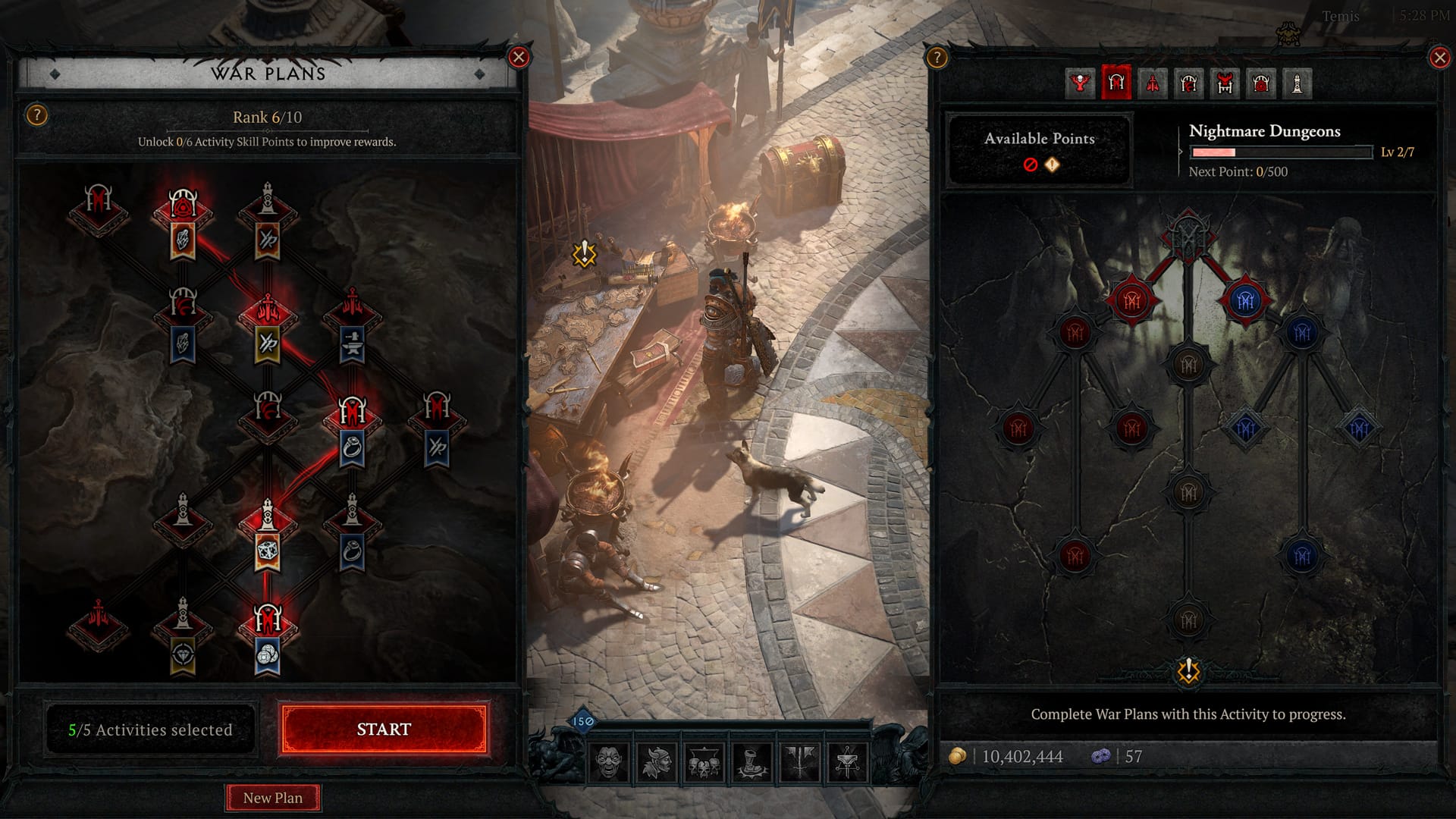The image size is (1456, 819).
Task: Select the bright red left skill node
Action: tap(1132, 301)
